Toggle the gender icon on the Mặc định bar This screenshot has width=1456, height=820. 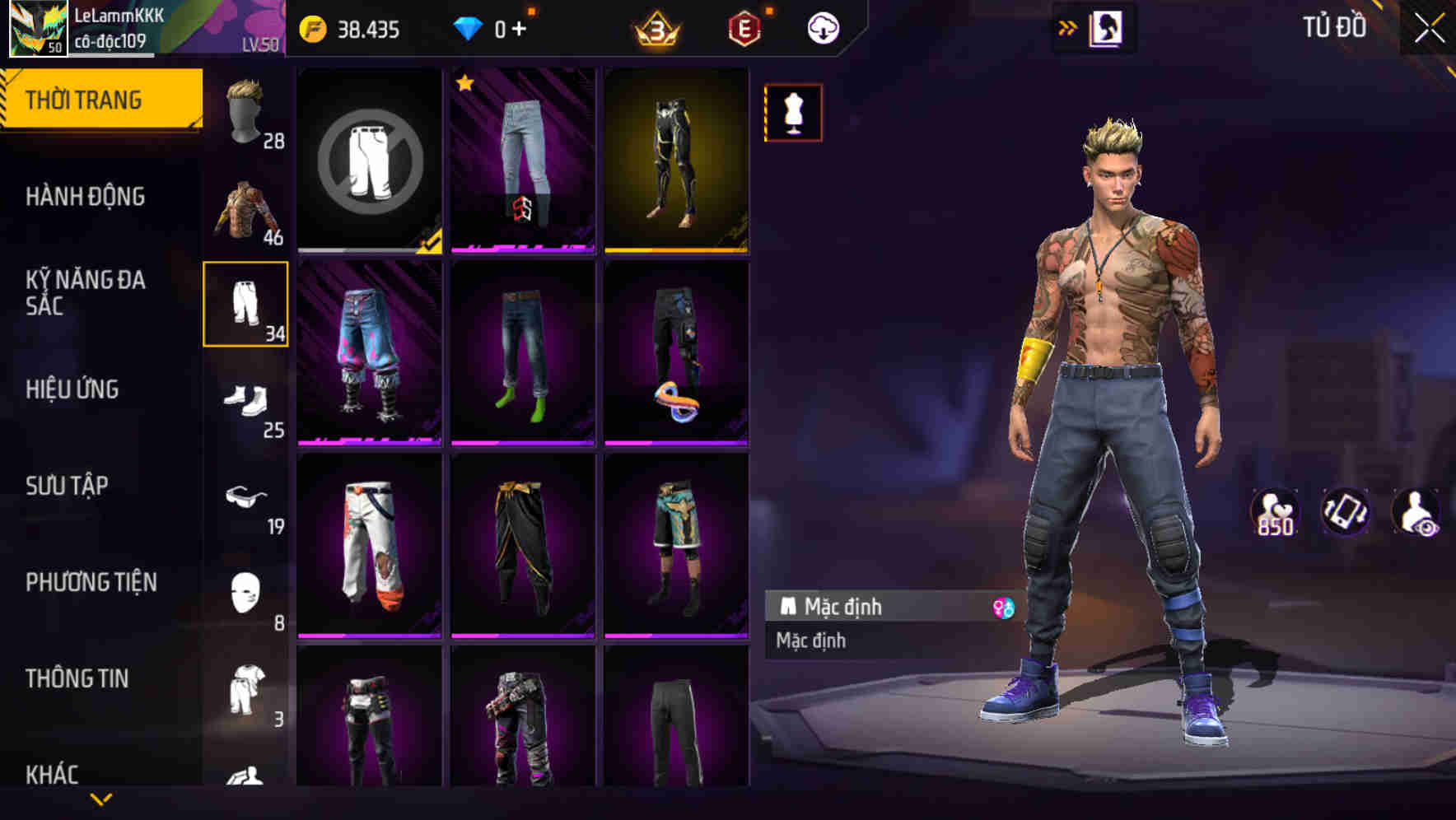1004,607
